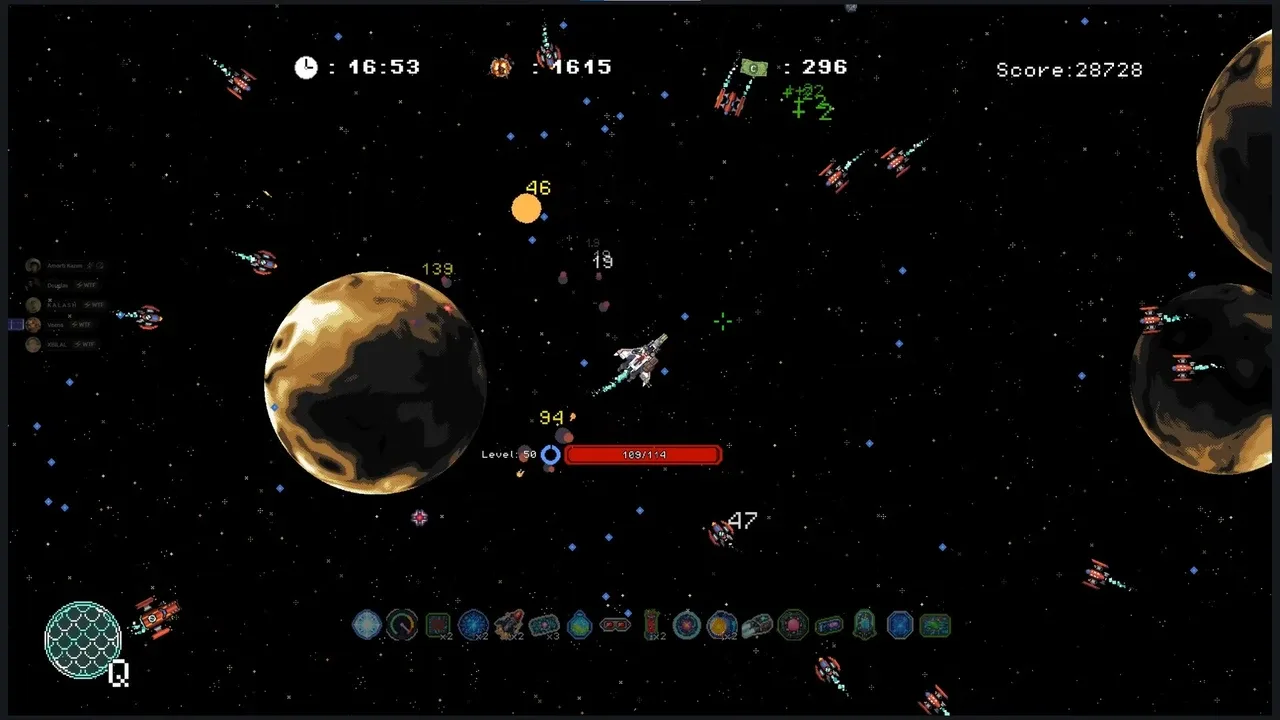The image size is (1280, 720).
Task: Select the red 3D glasses upgrade icon
Action: coord(615,626)
